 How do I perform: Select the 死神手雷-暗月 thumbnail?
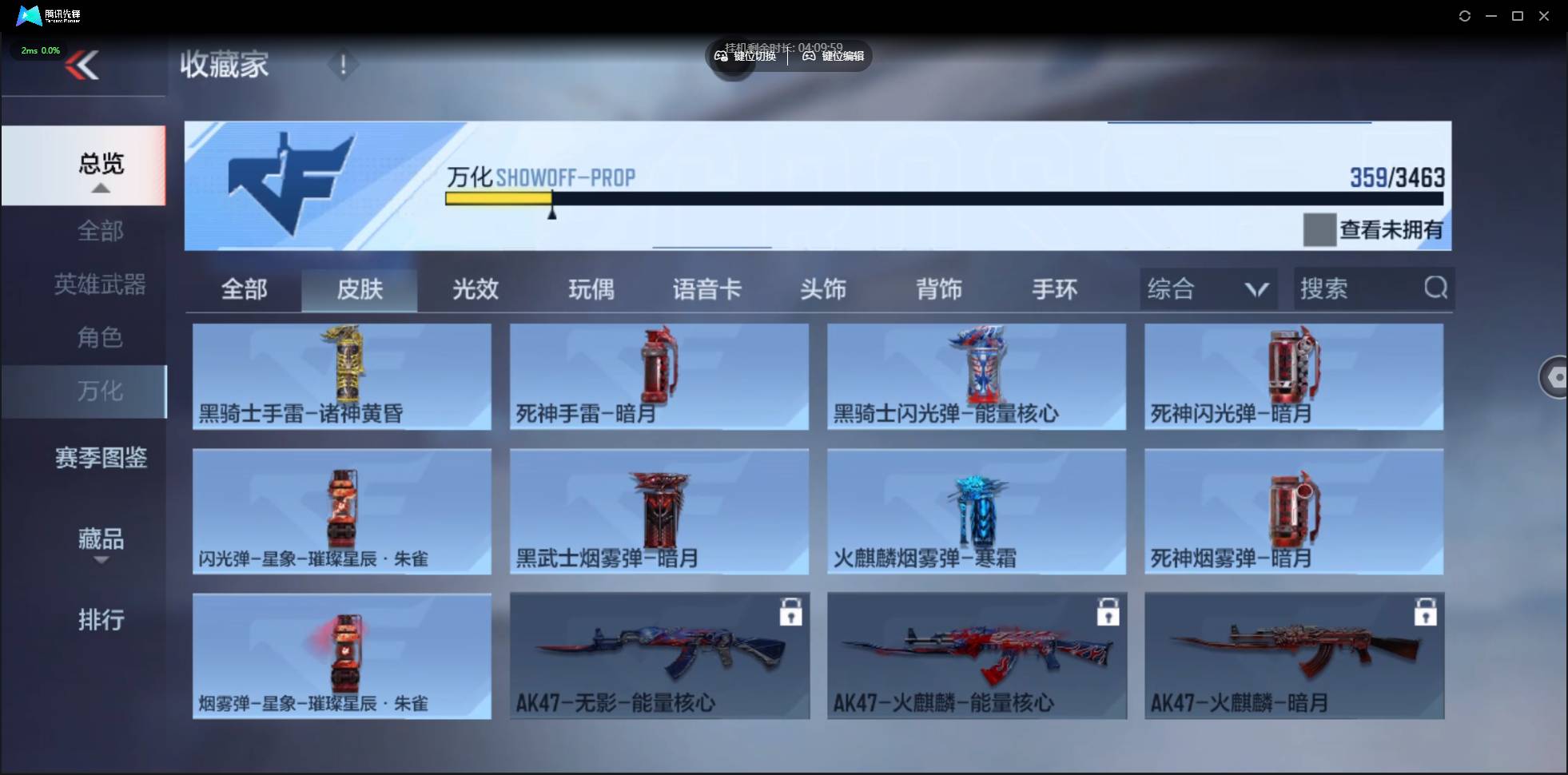click(x=658, y=376)
